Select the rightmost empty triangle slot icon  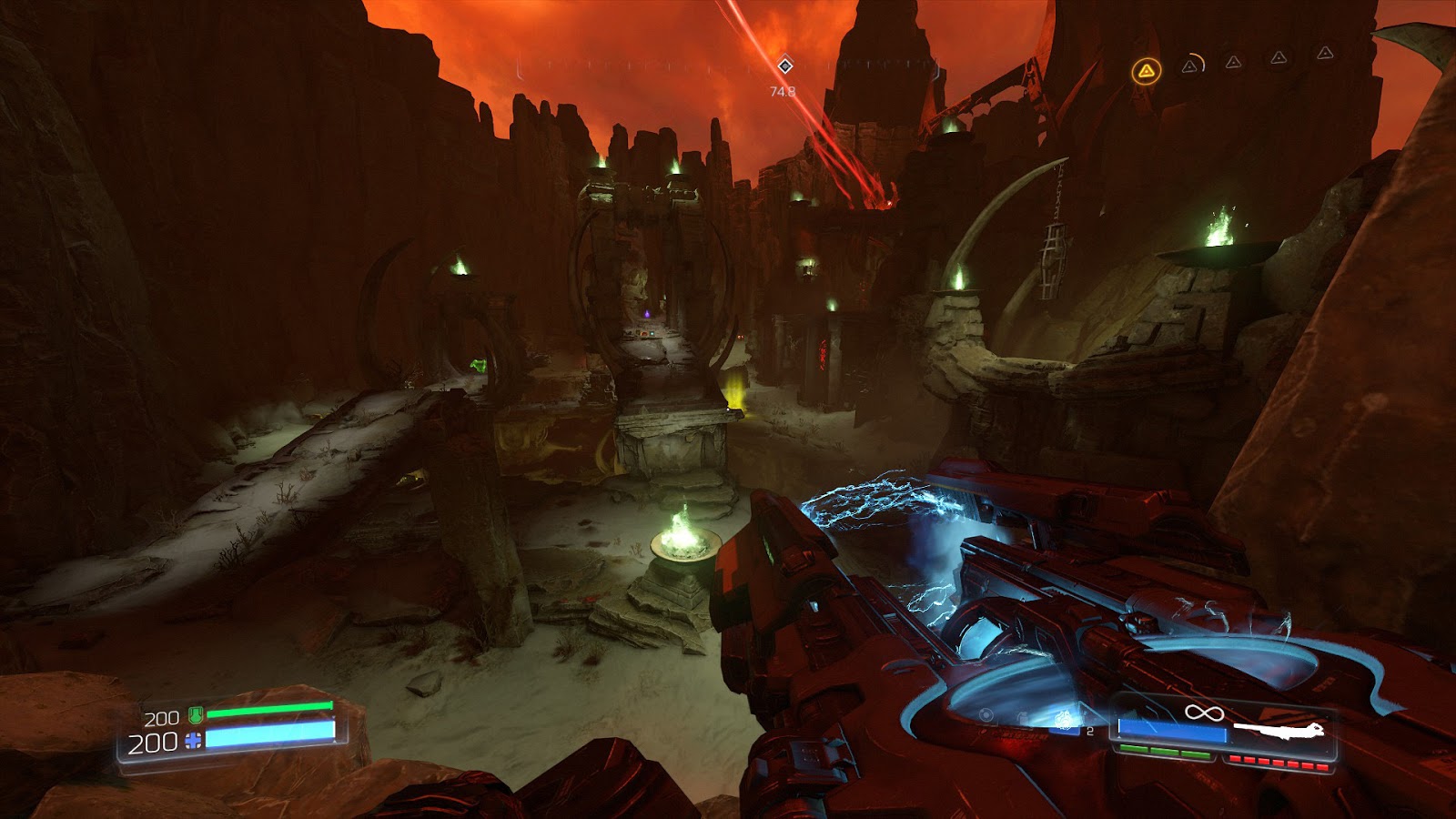(1325, 55)
